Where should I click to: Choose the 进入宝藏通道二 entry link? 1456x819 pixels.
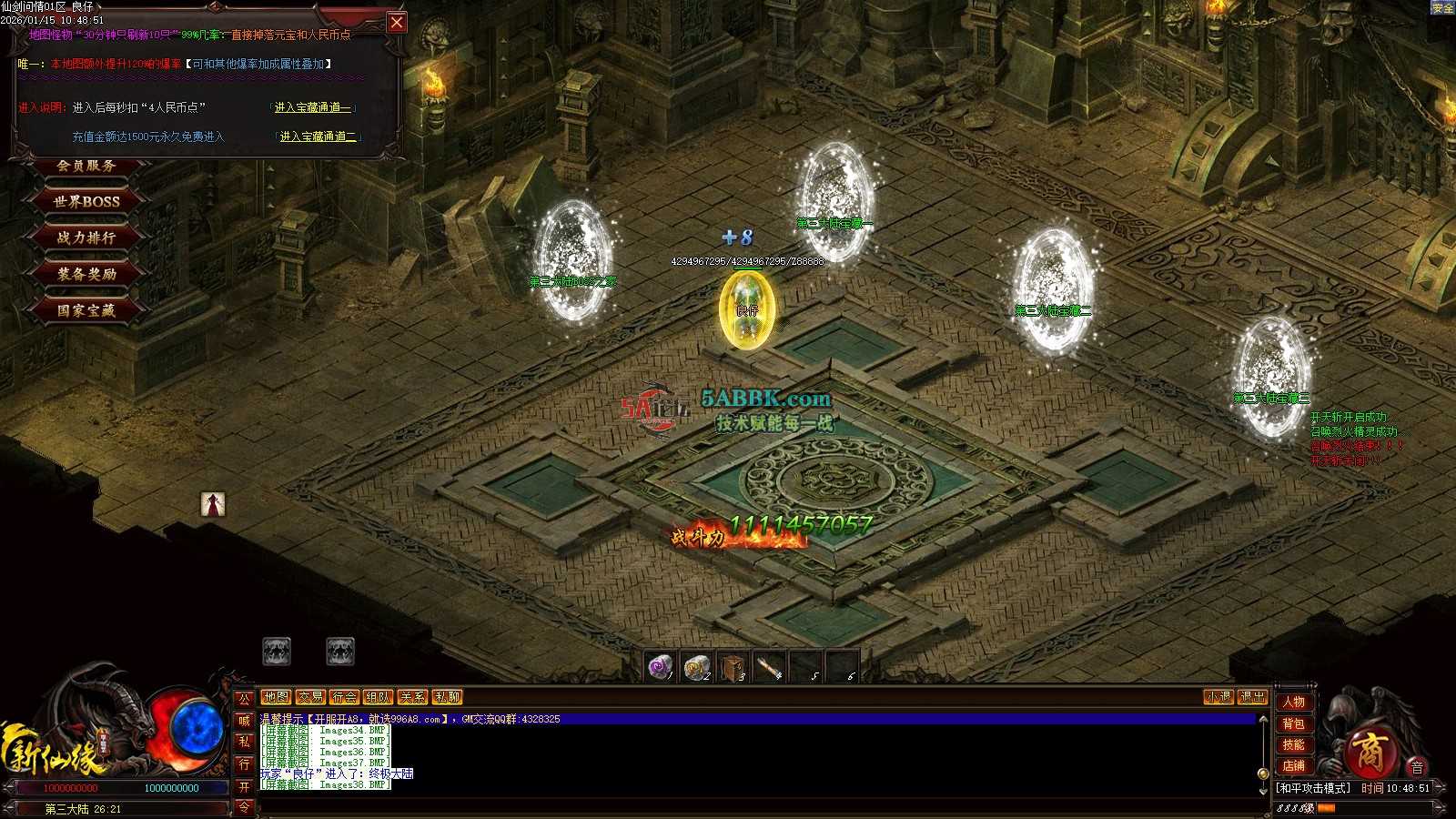[318, 136]
